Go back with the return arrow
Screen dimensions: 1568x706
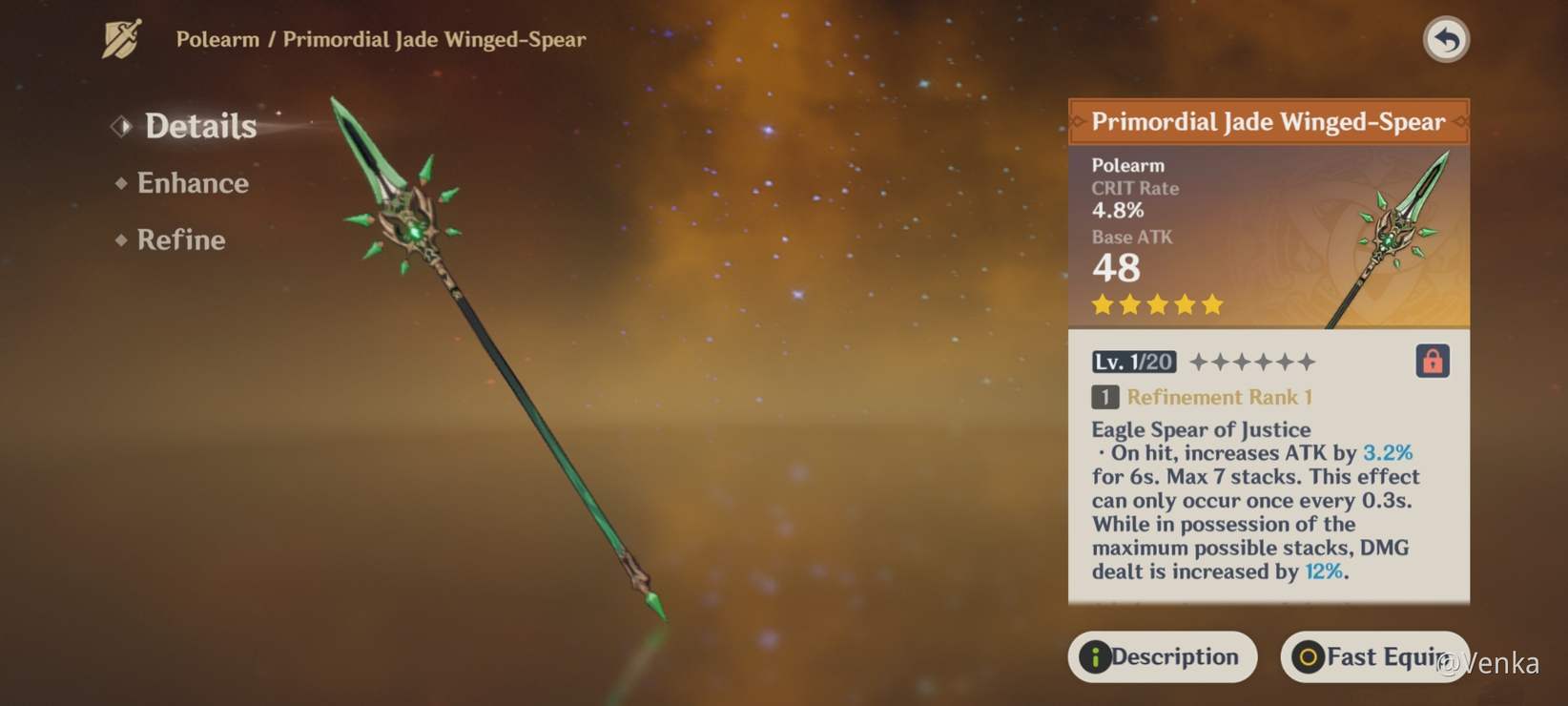coord(1446,40)
